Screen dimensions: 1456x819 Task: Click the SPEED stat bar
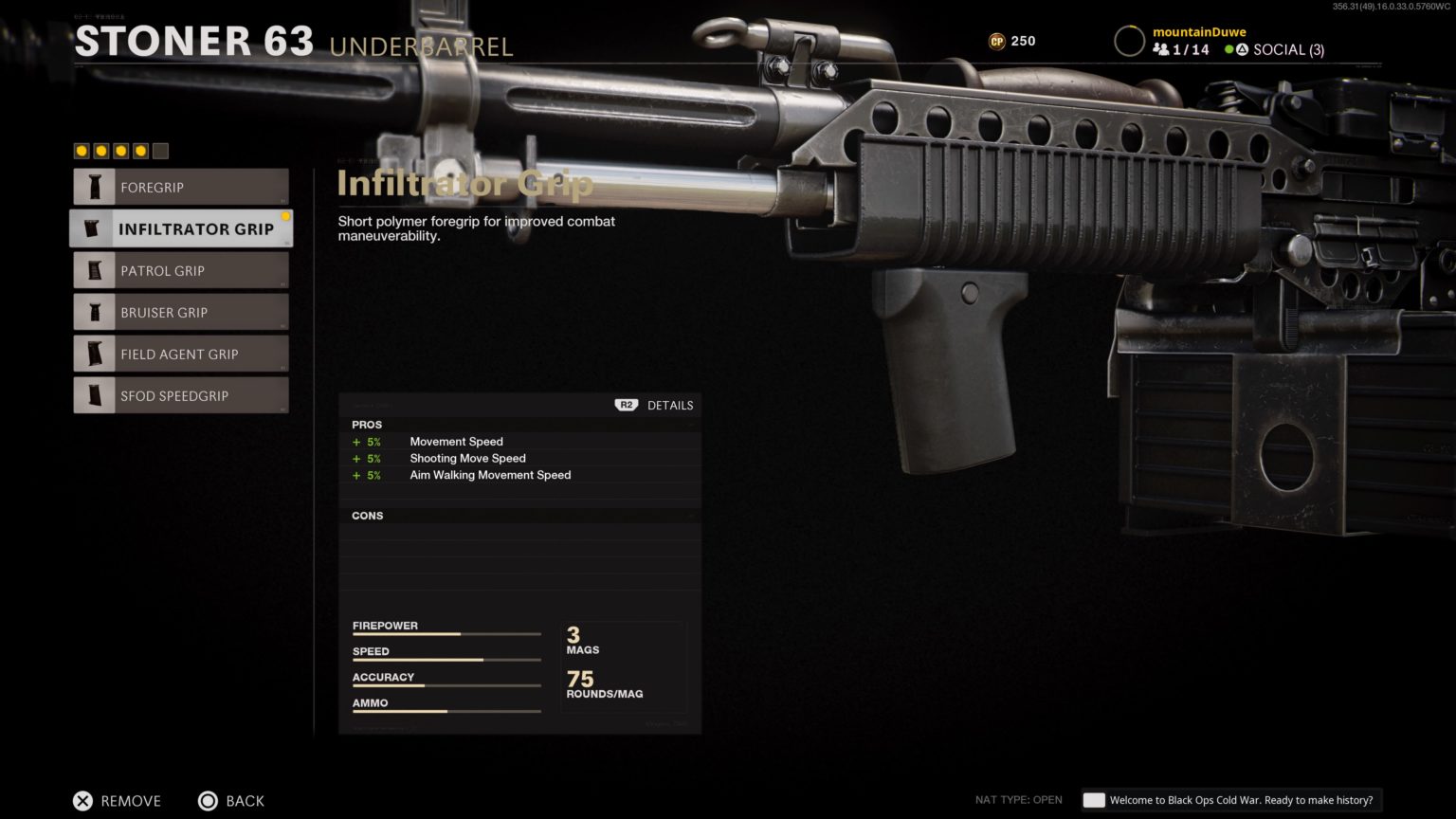pyautogui.click(x=446, y=659)
